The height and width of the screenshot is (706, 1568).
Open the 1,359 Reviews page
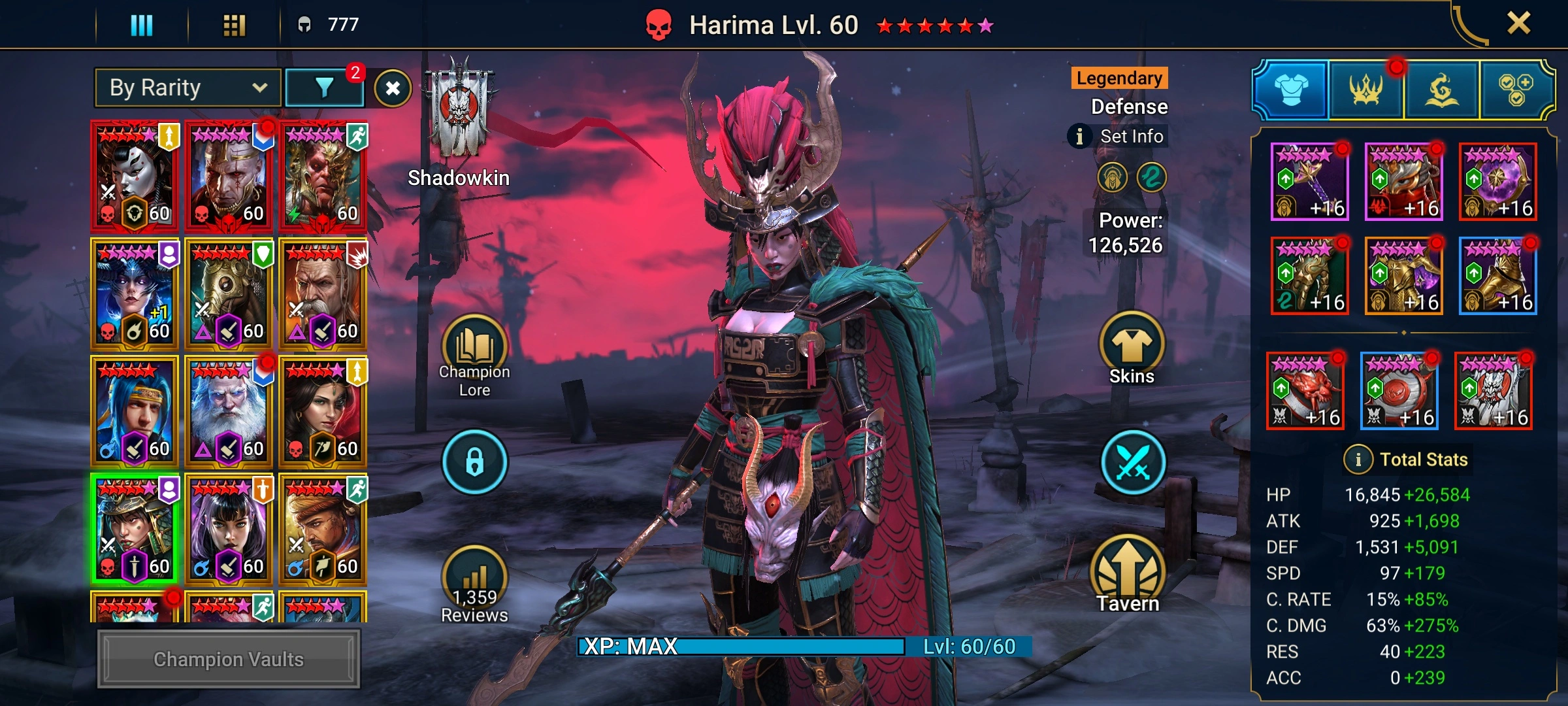(474, 585)
